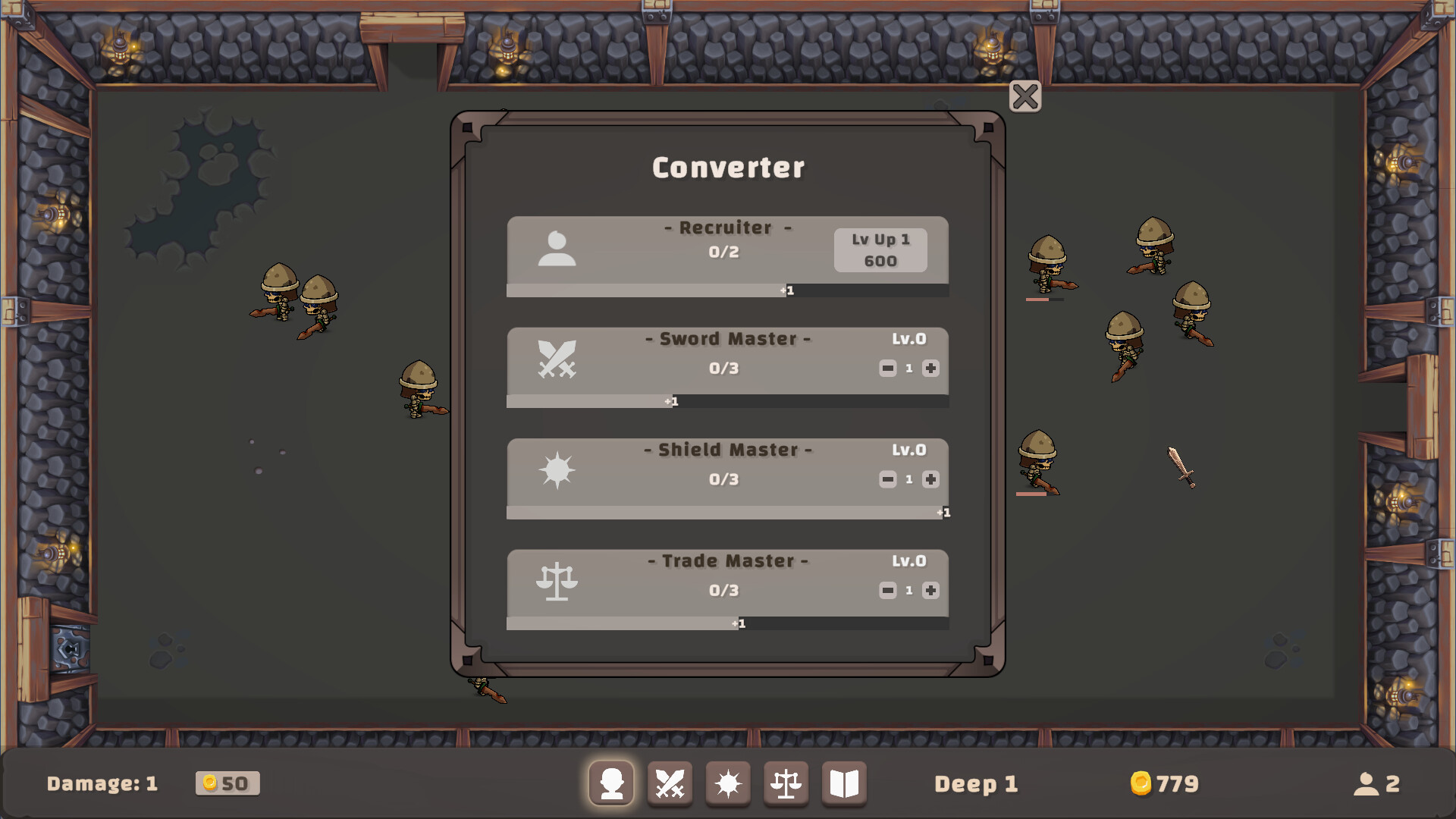Click the scales icon beside Trade Master
The height and width of the screenshot is (819, 1456).
(558, 583)
